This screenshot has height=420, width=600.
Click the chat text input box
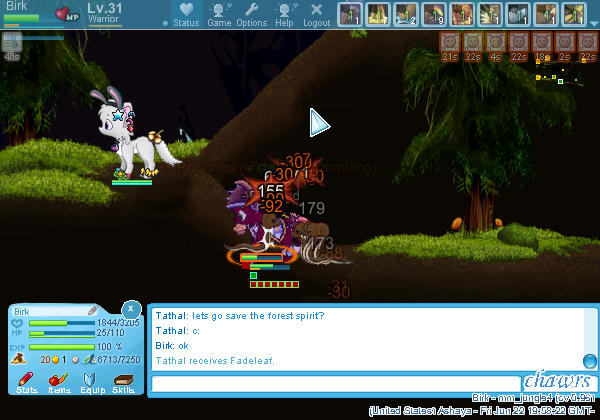335,383
